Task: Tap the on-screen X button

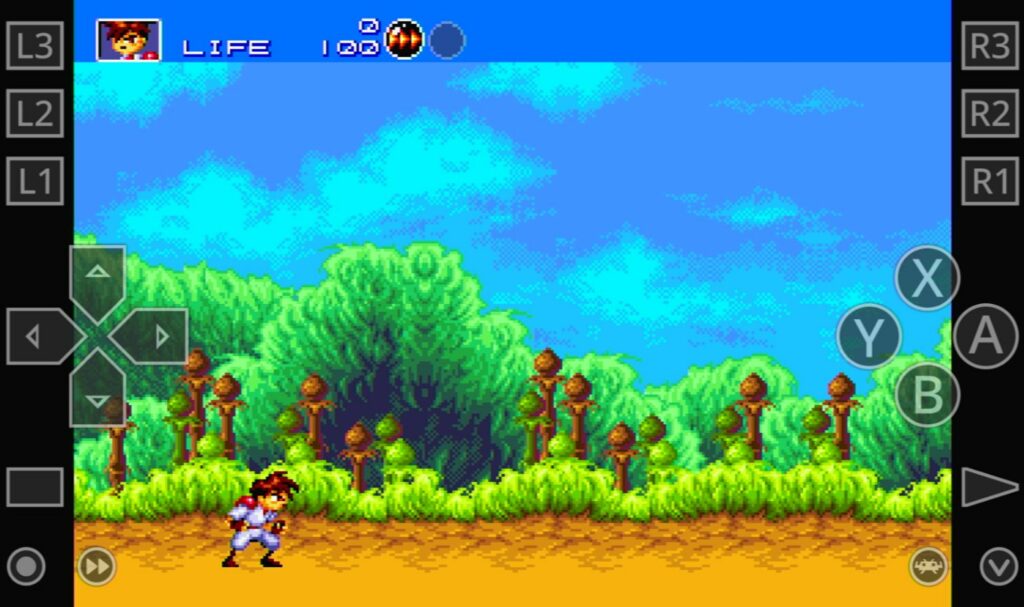Action: (927, 279)
